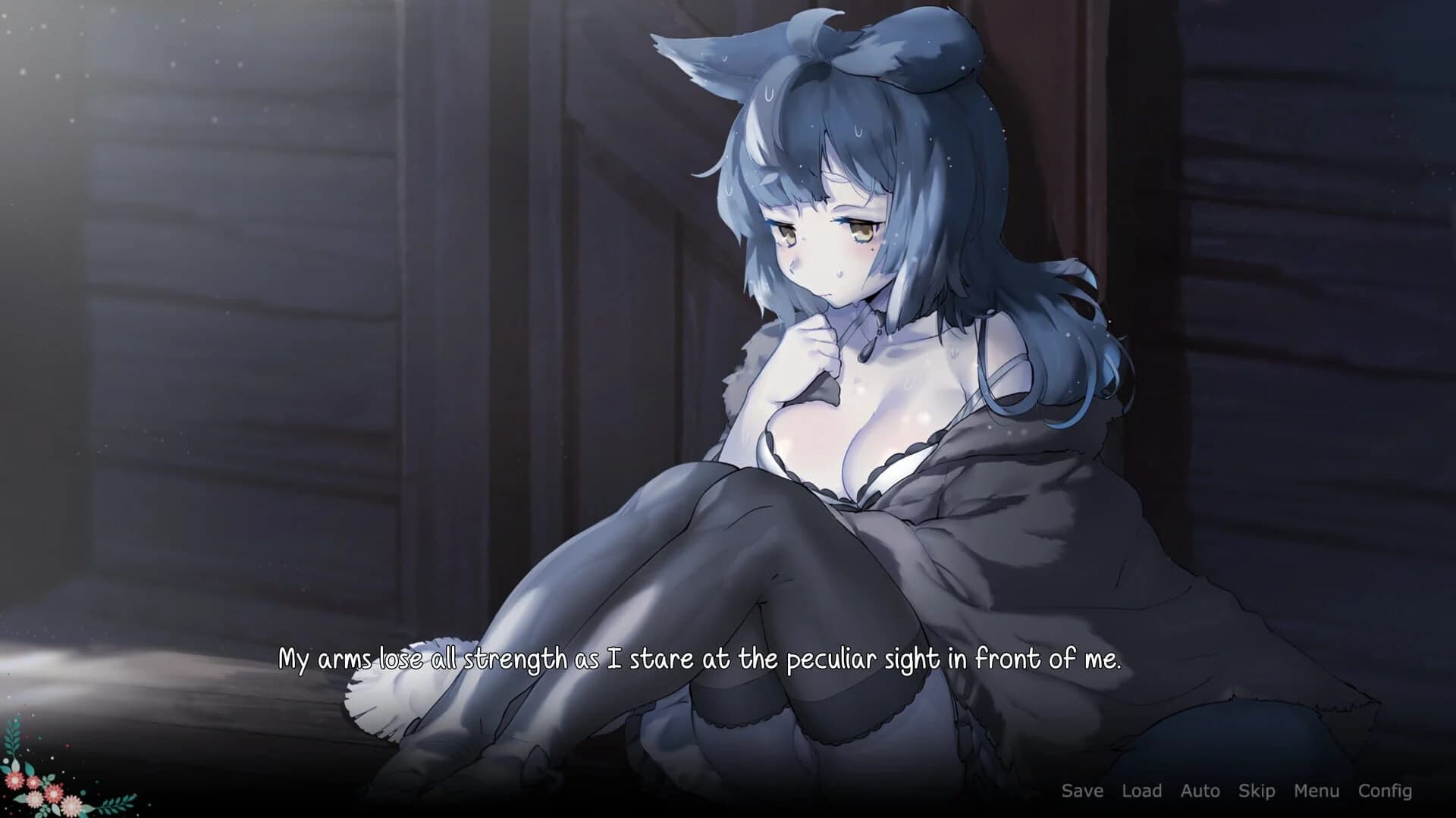Viewport: 1456px width, 818px height.
Task: Open the Menu option
Action: (x=1316, y=791)
